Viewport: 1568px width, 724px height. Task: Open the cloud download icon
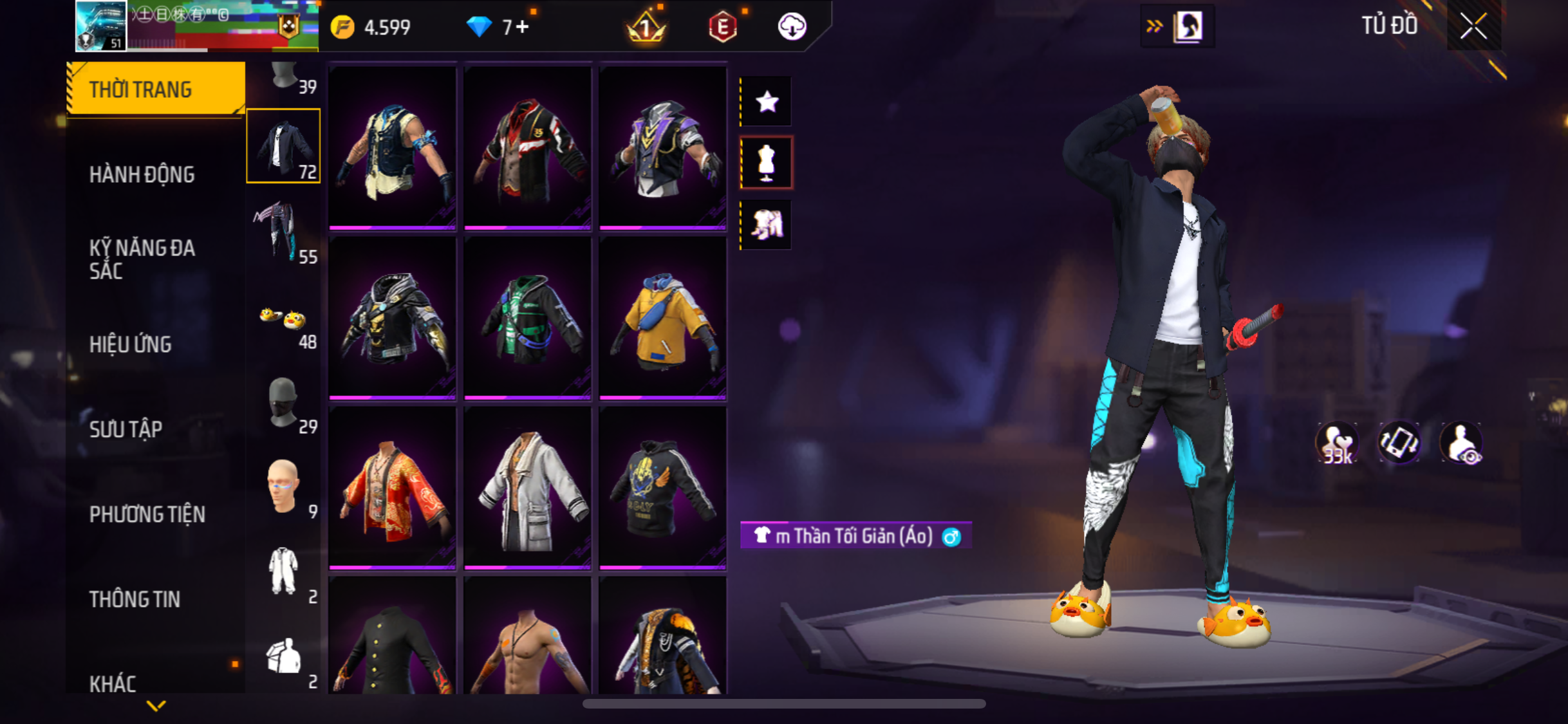(792, 27)
